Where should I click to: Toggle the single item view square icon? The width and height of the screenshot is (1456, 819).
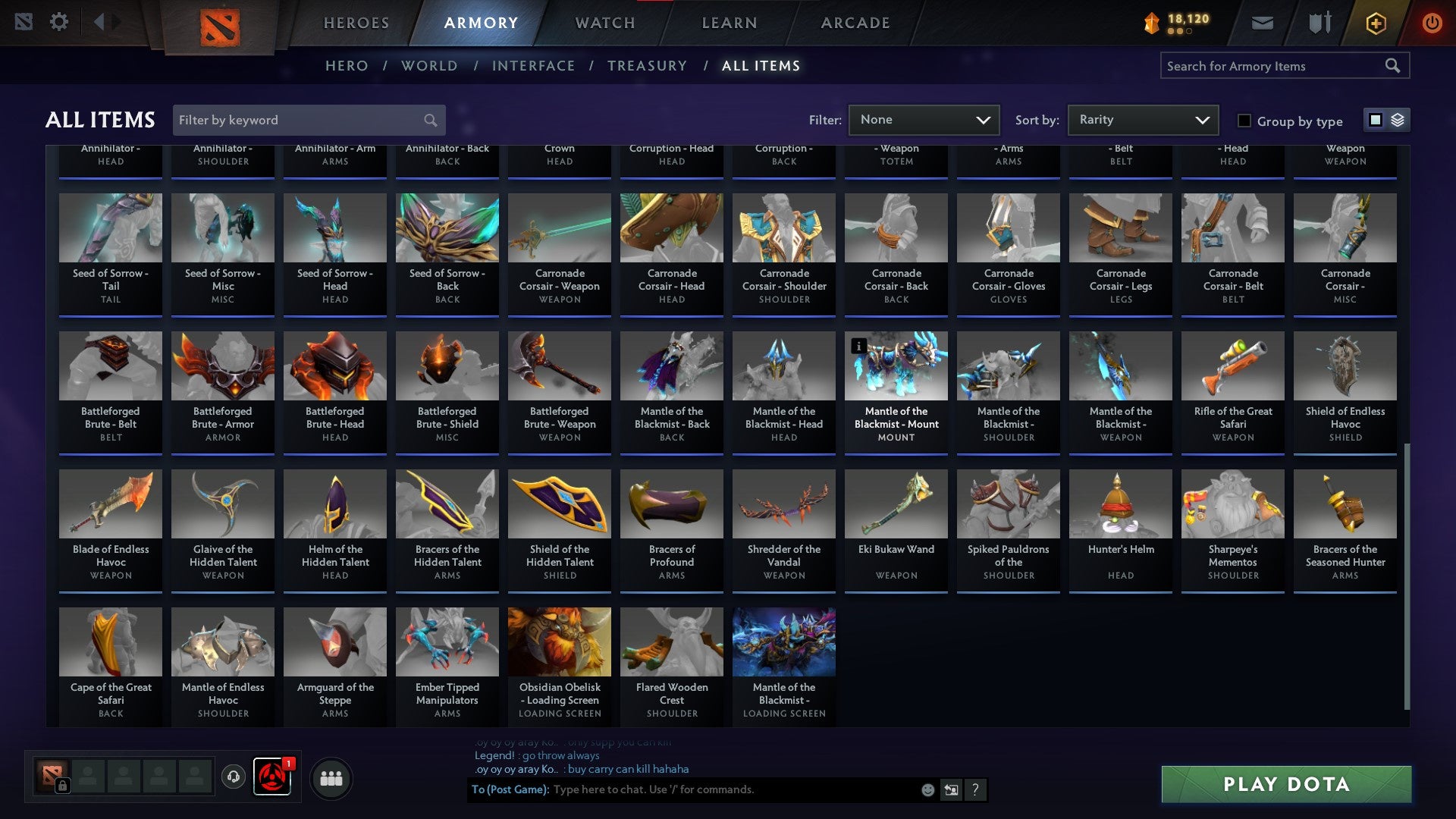tap(1376, 120)
